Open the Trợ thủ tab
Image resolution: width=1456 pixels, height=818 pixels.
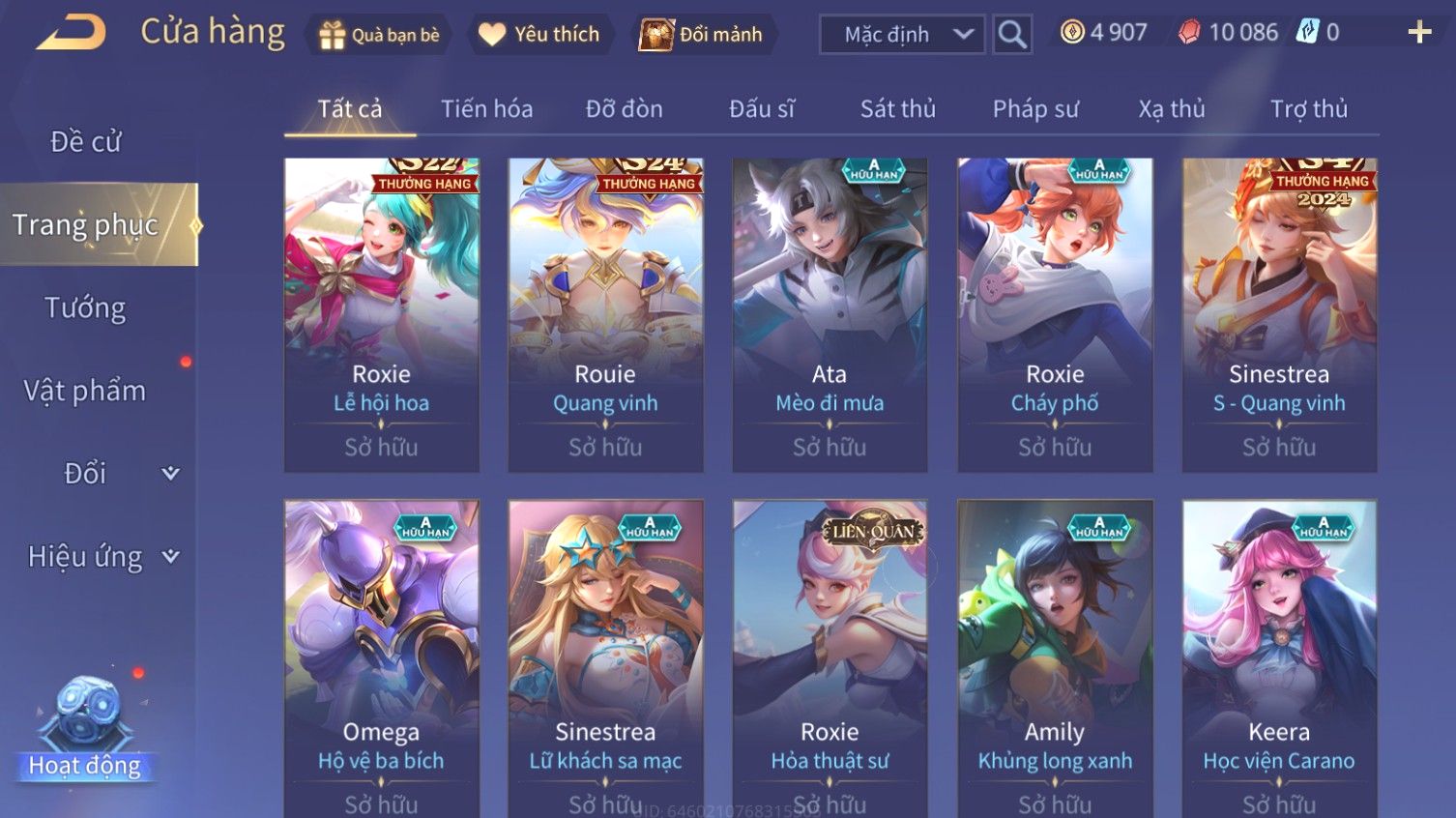coord(1308,109)
